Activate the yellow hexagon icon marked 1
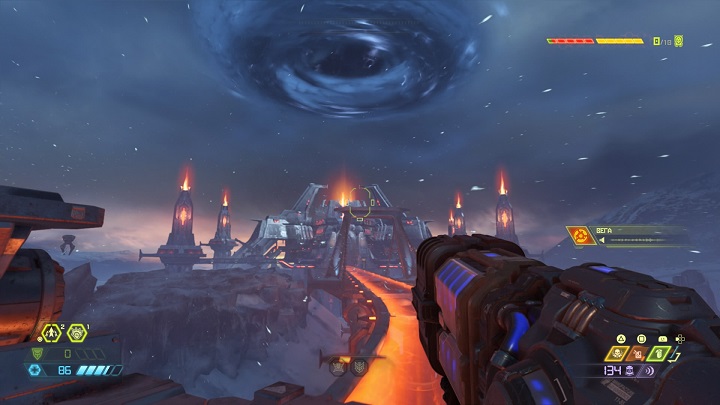This screenshot has width=720, height=405. tap(76, 333)
